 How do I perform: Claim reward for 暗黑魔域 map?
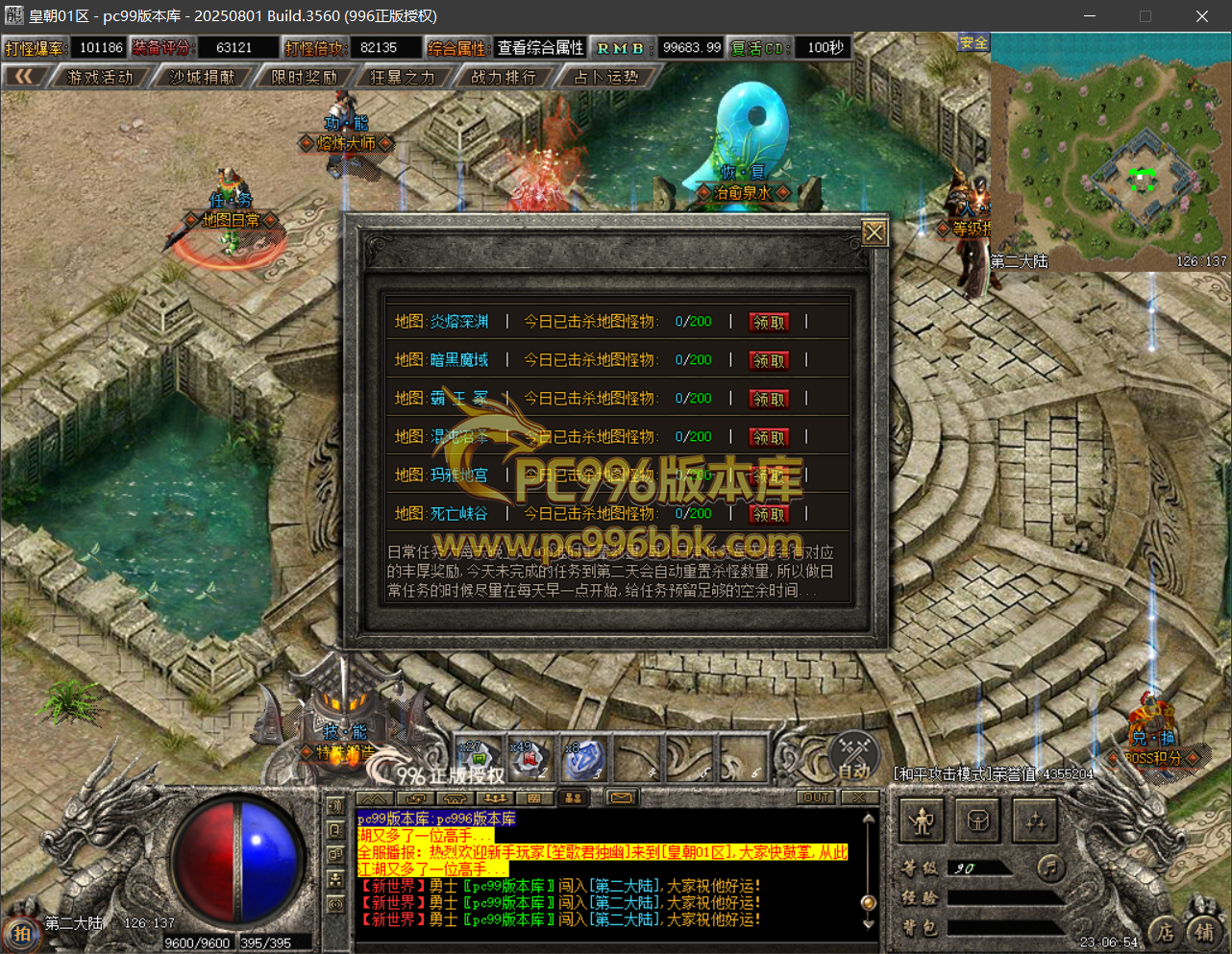[x=769, y=361]
